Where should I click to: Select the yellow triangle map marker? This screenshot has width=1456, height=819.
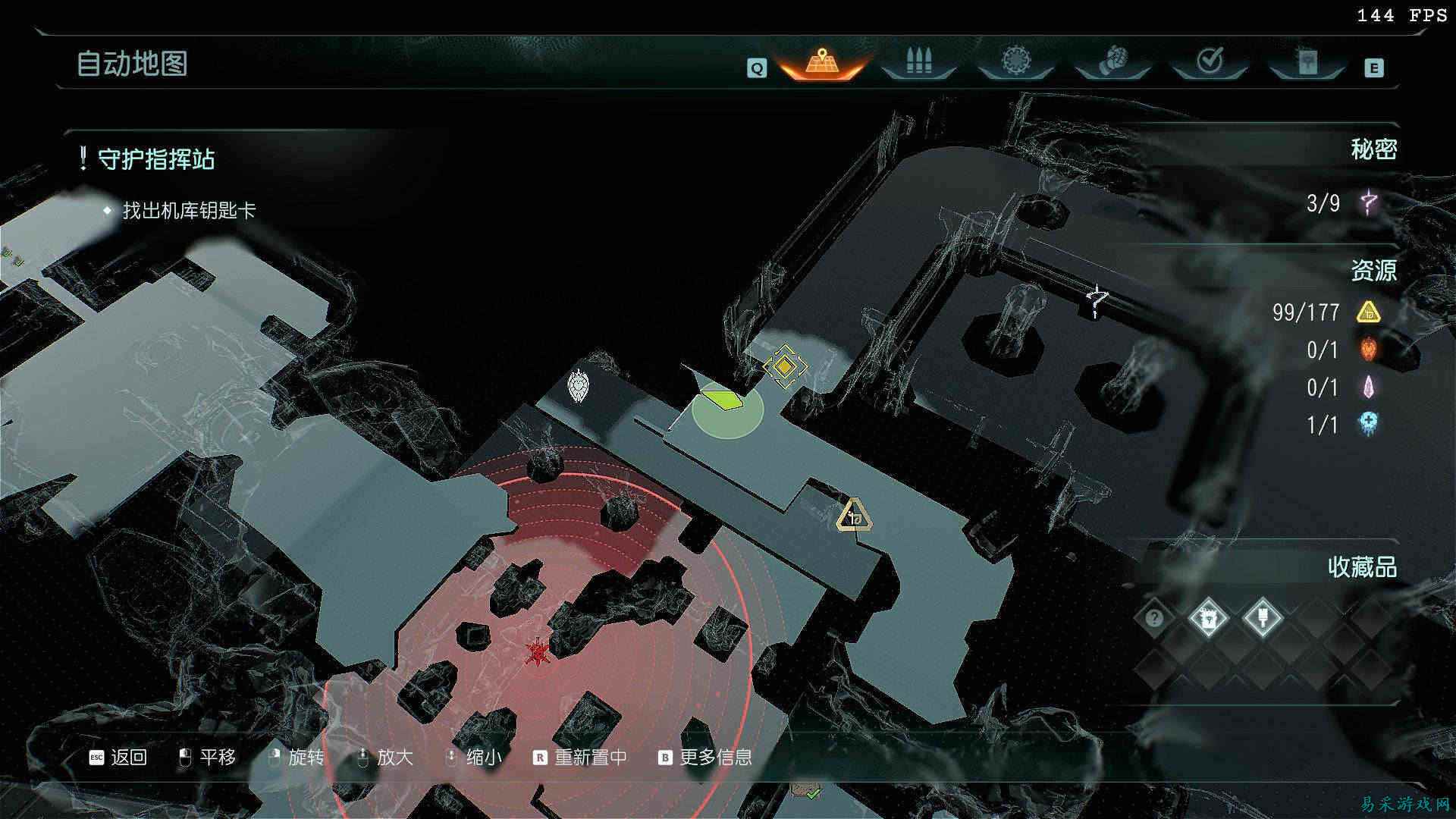pos(854,516)
